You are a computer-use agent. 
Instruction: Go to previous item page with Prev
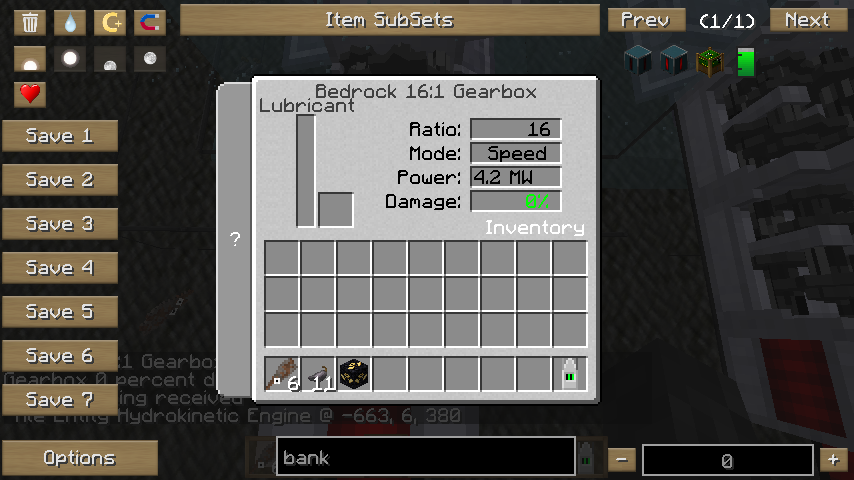pos(645,20)
